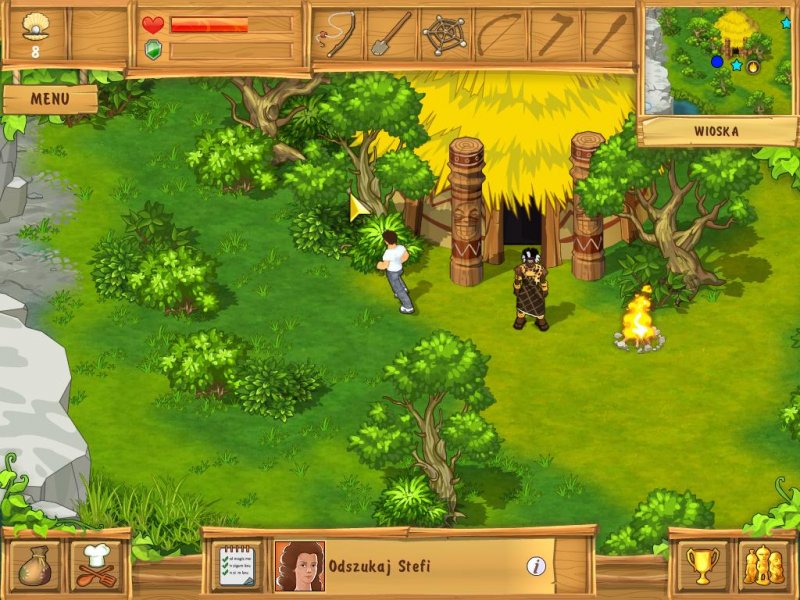Click the village minimap
This screenshot has width=800, height=600.
714,59
